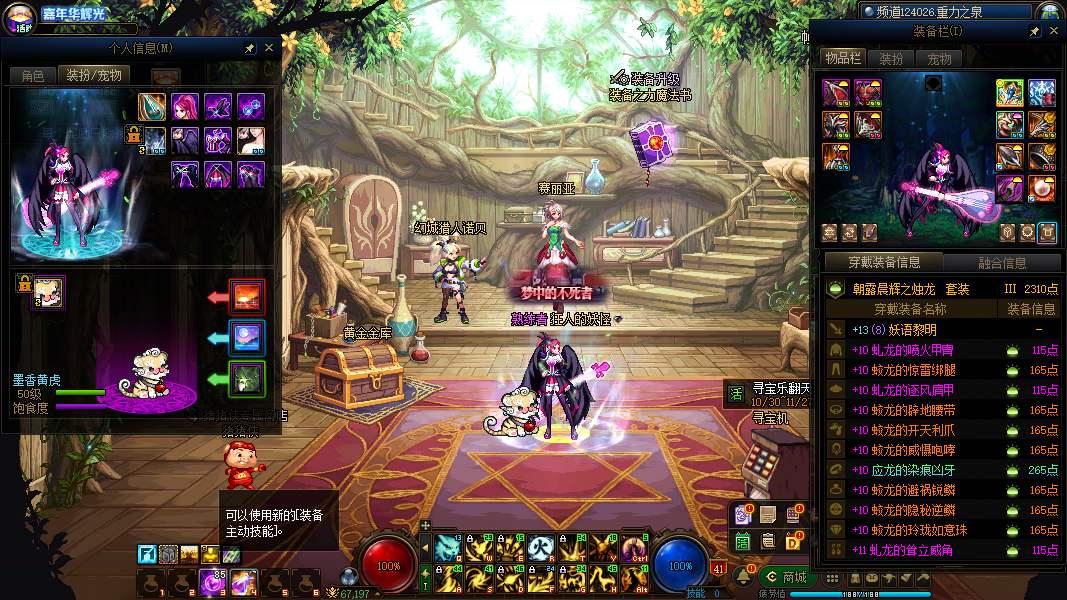This screenshot has width=1067, height=600.
Task: Open the 物品栏 items tab
Action: [x=842, y=59]
